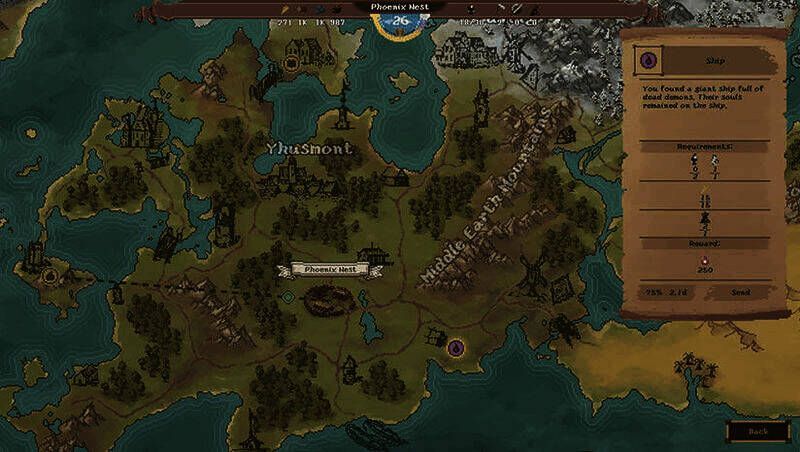800x452 pixels.
Task: Go back using the Back button
Action: 758,431
